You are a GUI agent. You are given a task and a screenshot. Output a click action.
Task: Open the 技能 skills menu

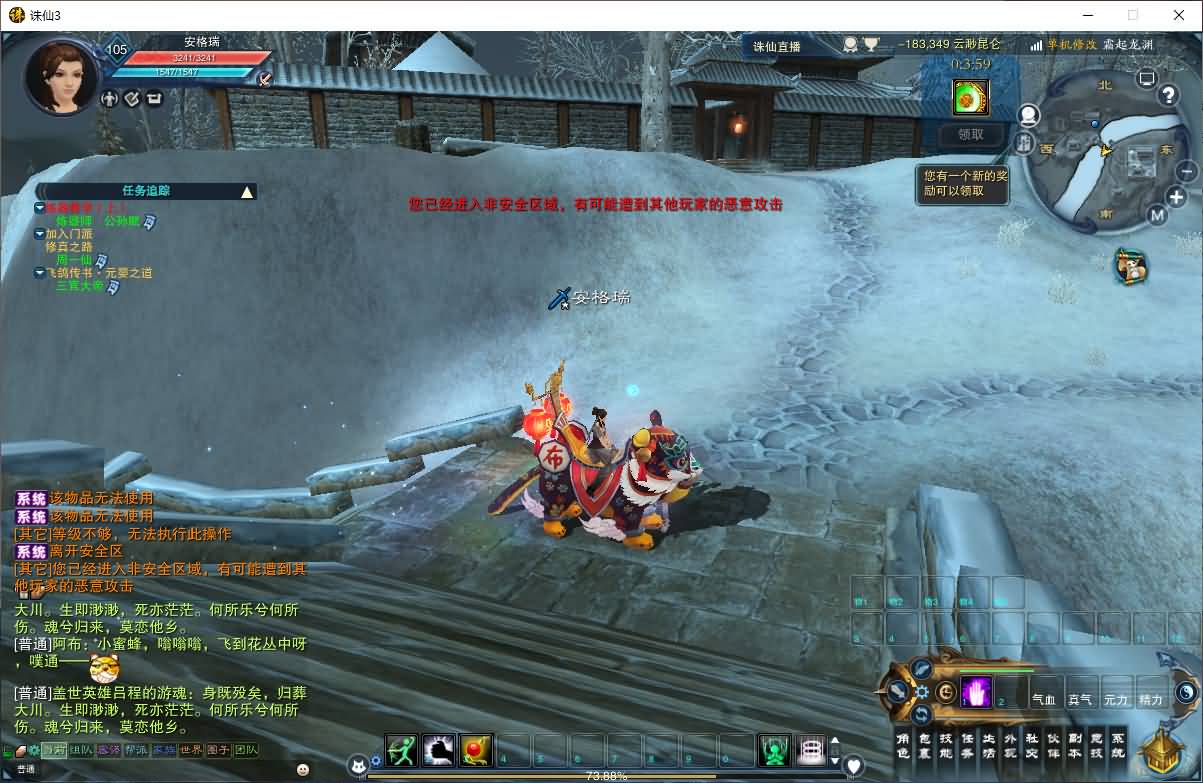[945, 746]
